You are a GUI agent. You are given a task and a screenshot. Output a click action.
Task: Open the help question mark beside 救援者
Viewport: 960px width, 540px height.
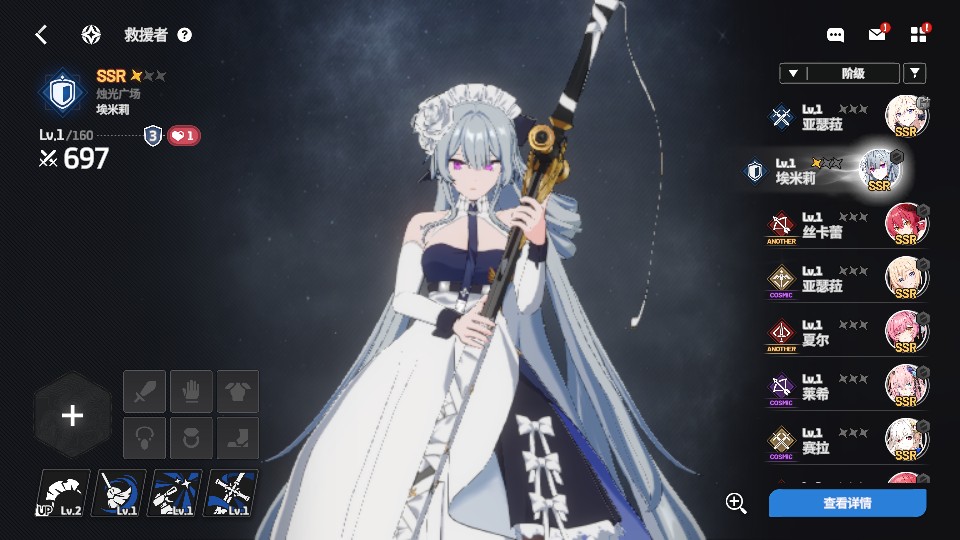tap(184, 35)
